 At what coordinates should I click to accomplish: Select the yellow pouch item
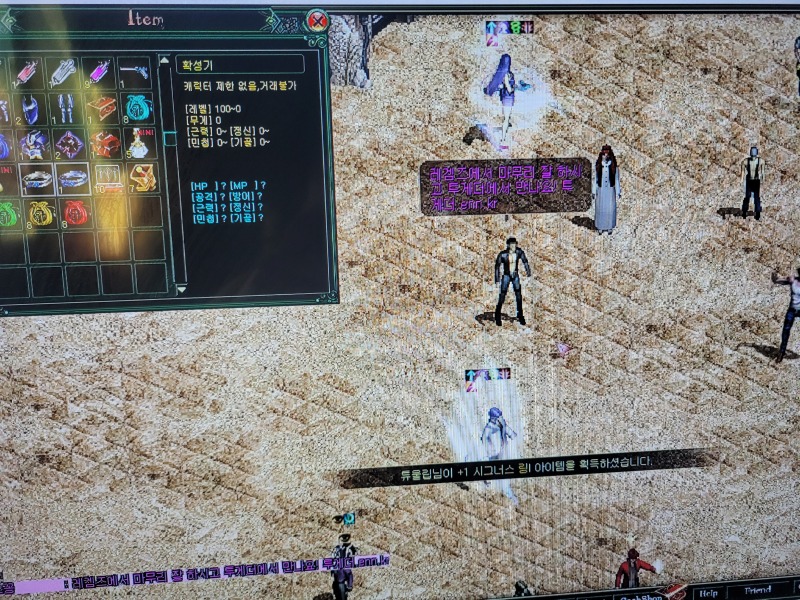click(x=40, y=214)
